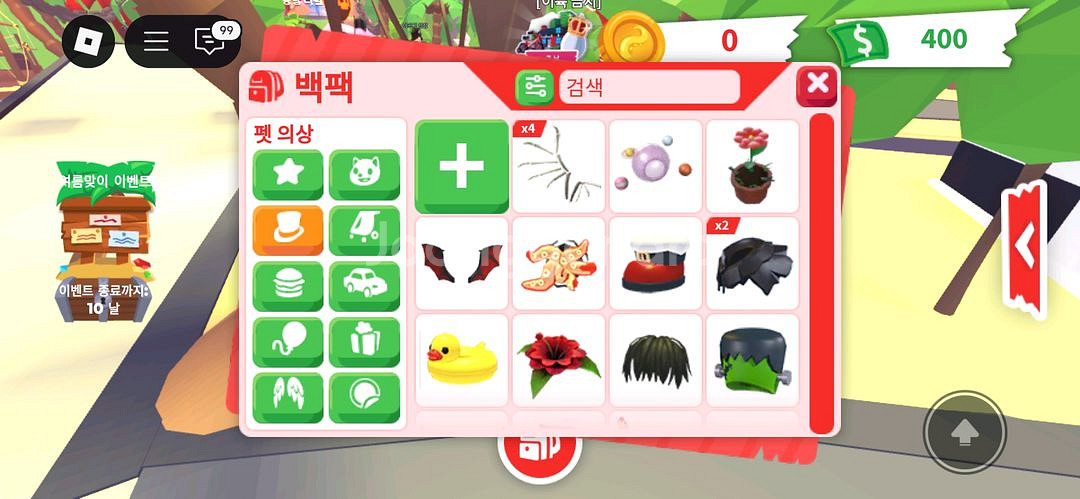Close the backpack window
This screenshot has width=1080, height=499.
coord(816,85)
